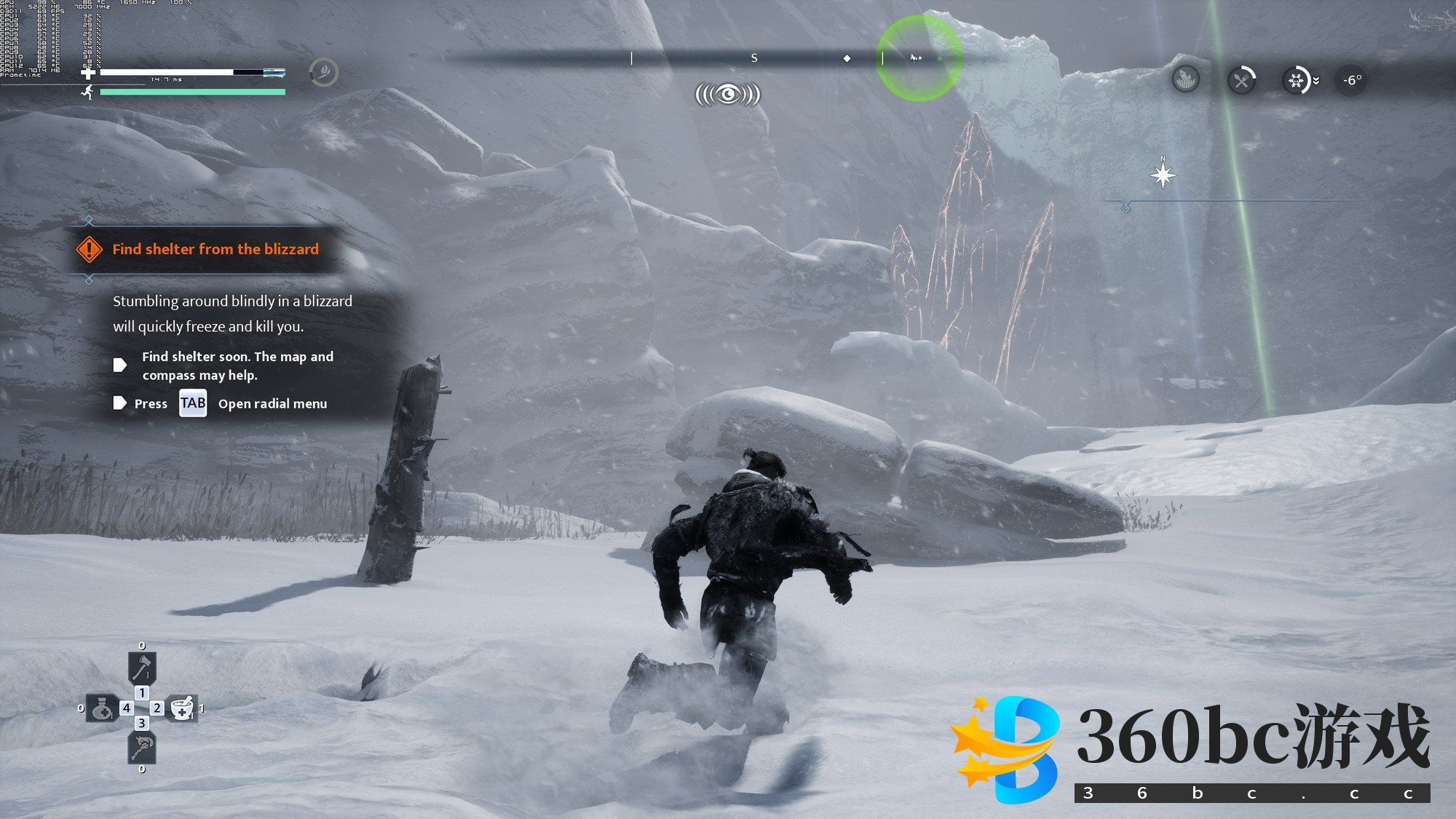Select the North star waypoint marker
The height and width of the screenshot is (819, 1456).
(1163, 175)
